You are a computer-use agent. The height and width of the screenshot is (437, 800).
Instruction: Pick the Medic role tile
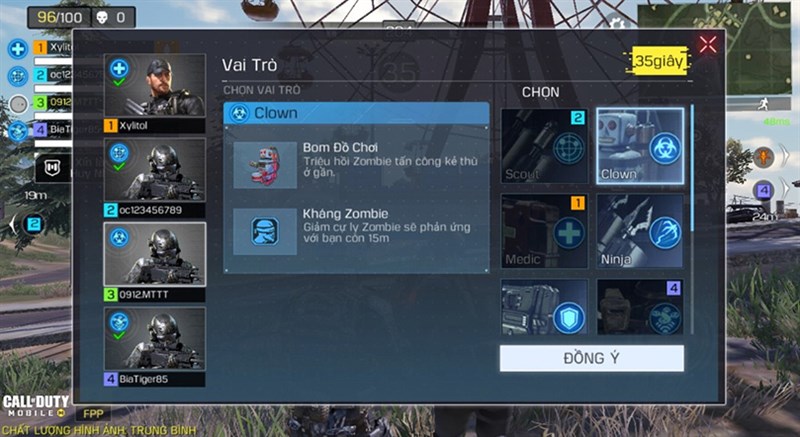[545, 231]
